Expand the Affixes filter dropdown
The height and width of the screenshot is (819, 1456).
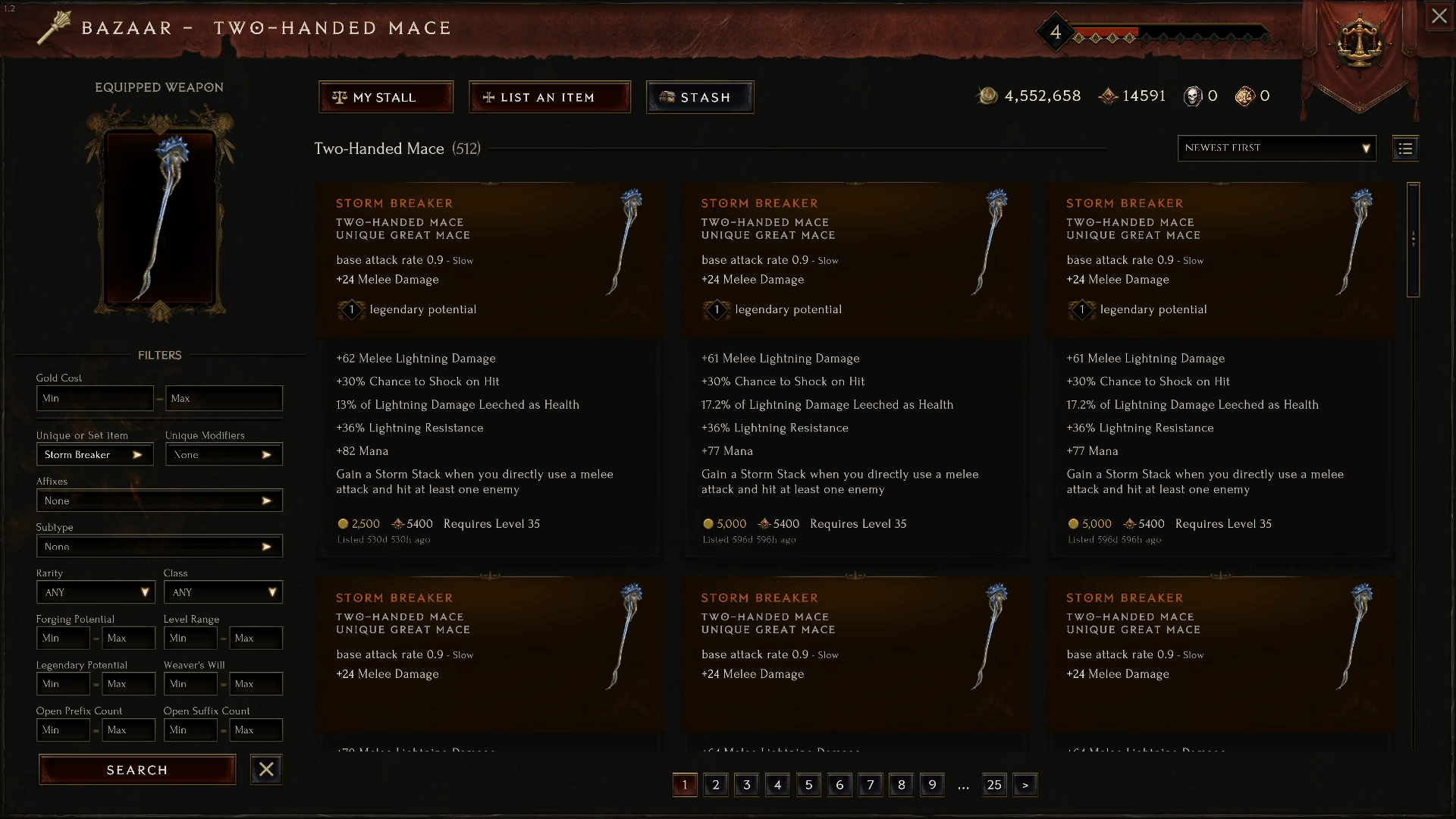pos(159,500)
